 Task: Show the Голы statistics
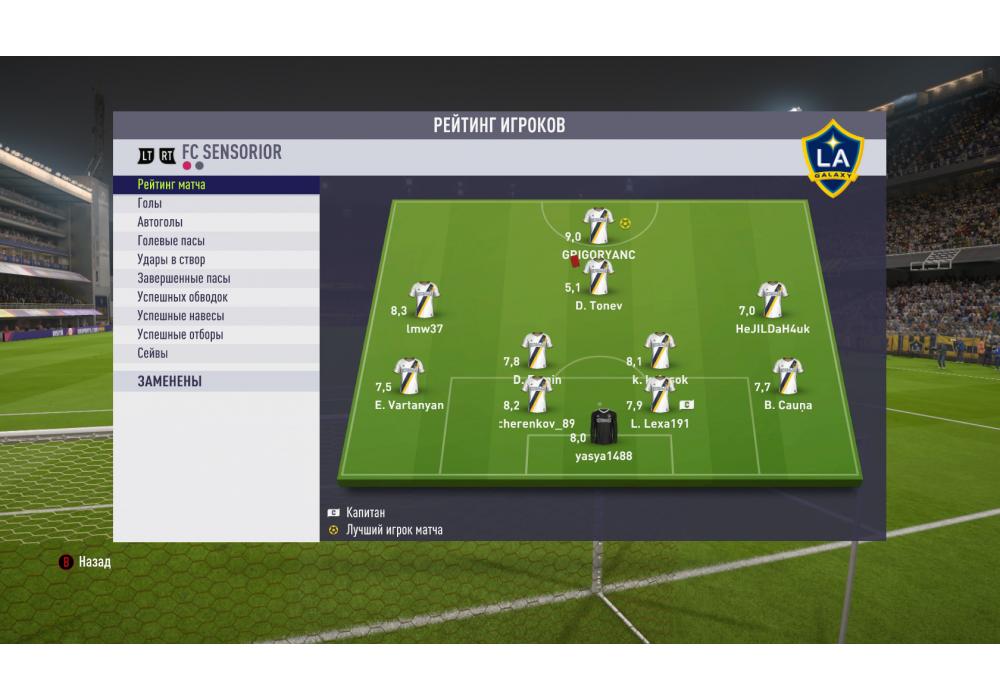(x=150, y=204)
